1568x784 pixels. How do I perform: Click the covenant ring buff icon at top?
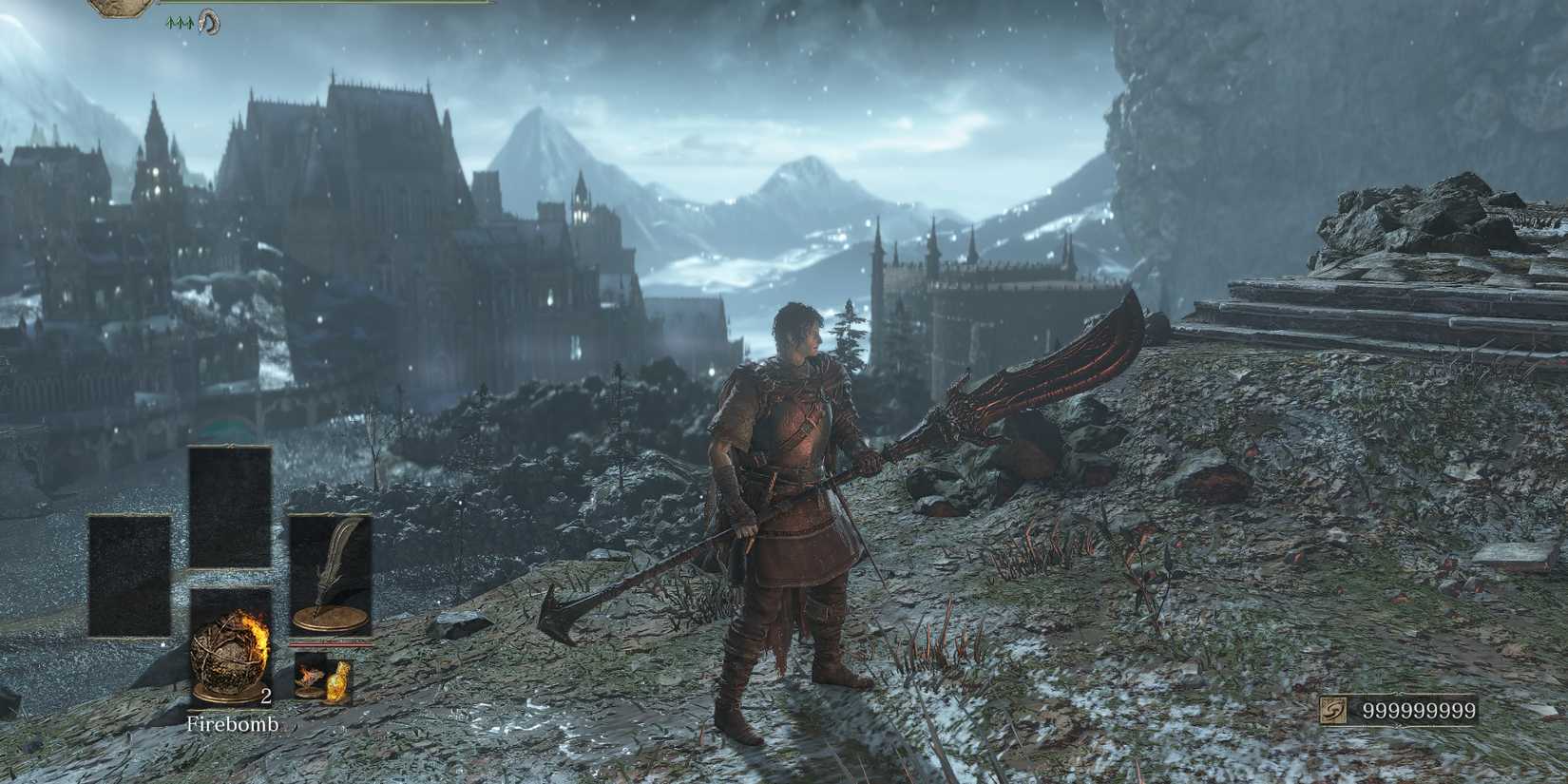pyautogui.click(x=210, y=22)
